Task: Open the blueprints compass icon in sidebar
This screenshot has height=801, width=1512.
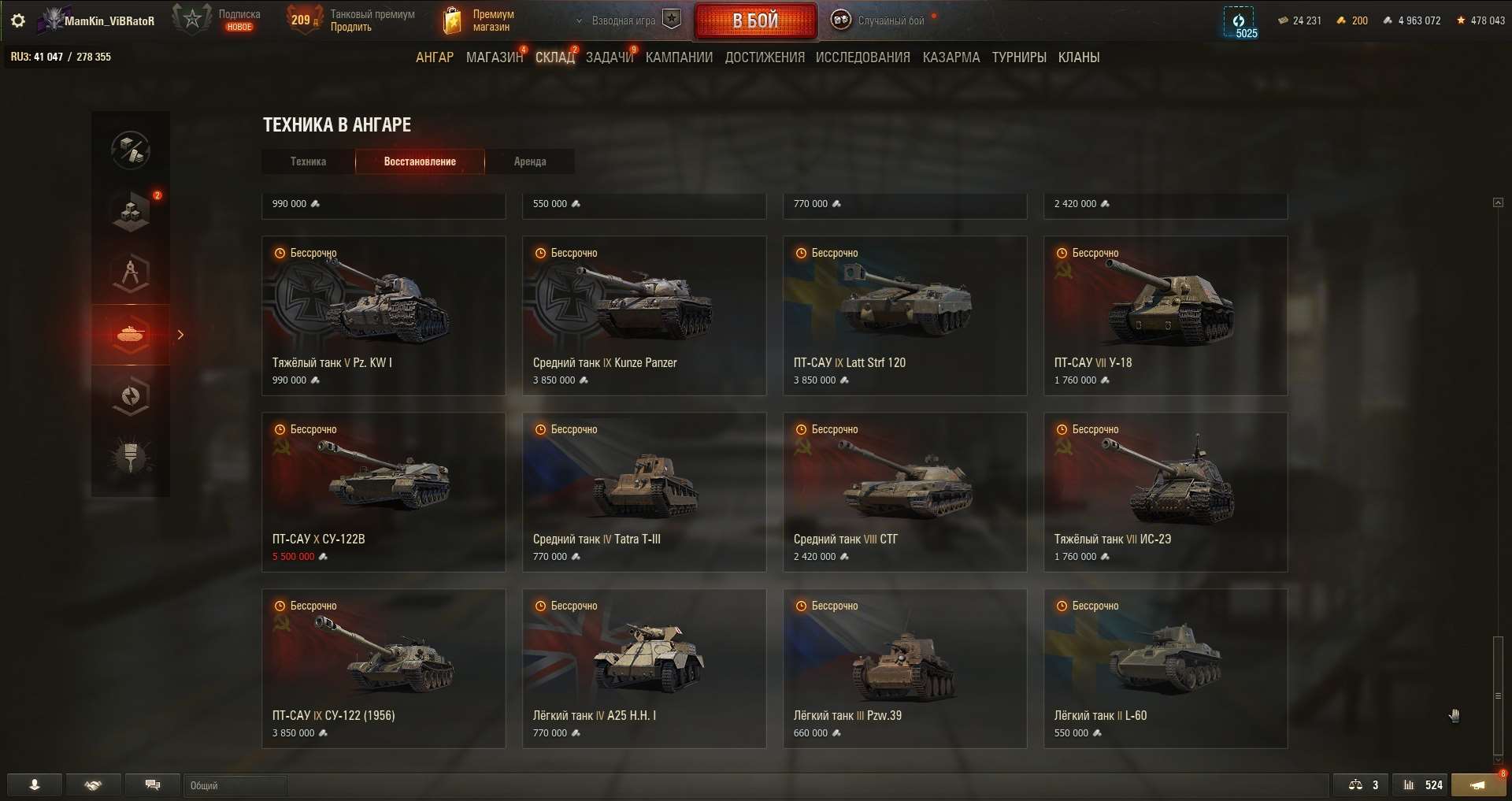Action: click(131, 273)
